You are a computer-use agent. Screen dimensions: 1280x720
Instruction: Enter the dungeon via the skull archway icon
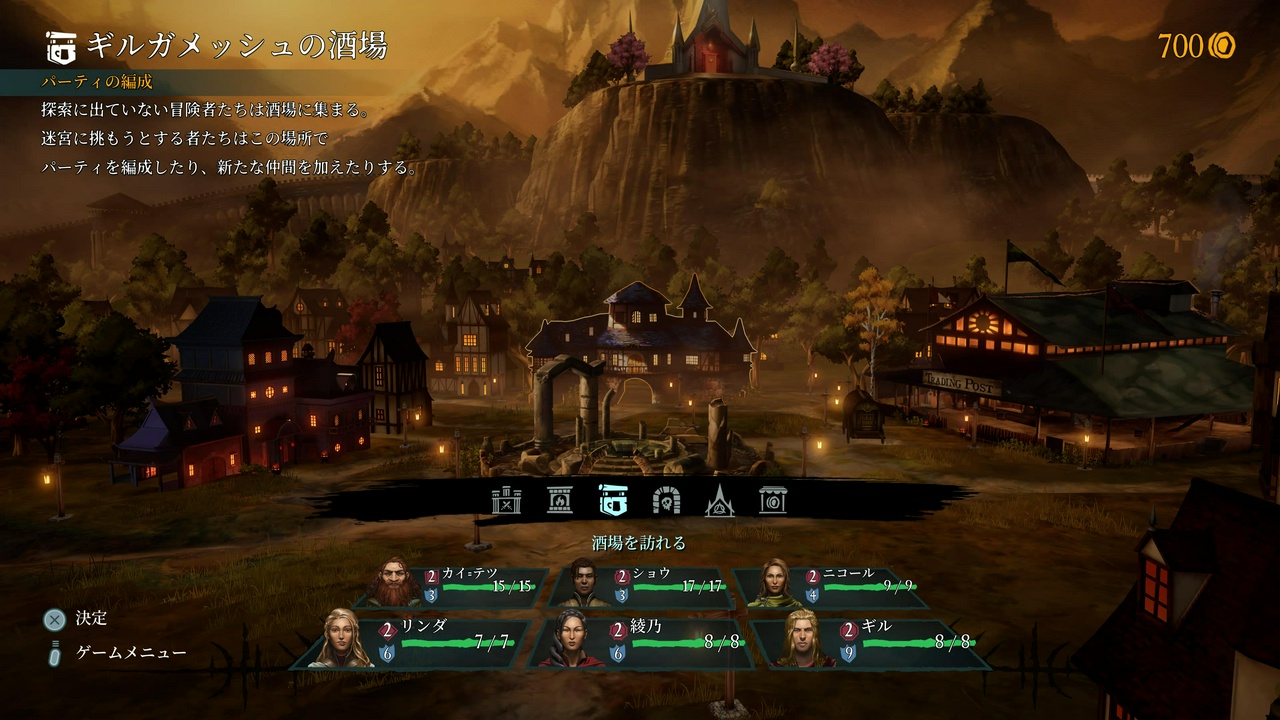point(666,500)
